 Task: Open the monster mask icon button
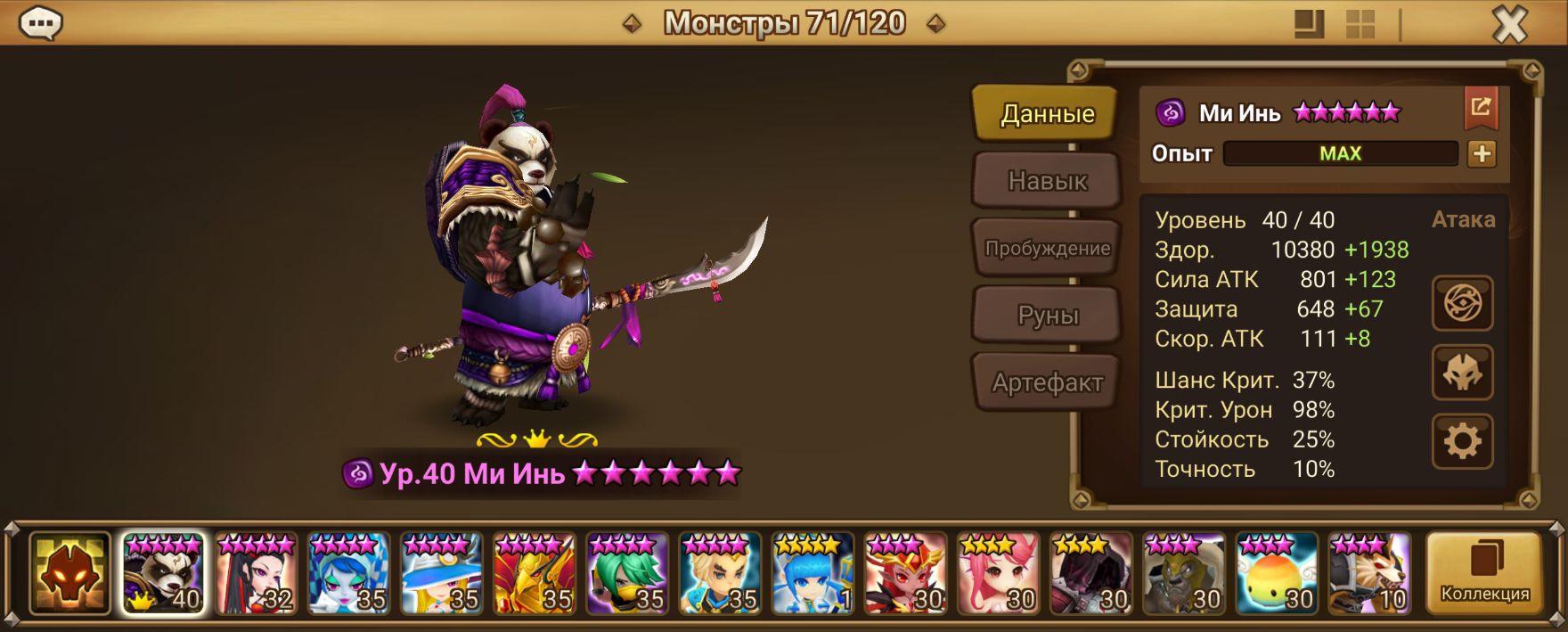pos(1462,373)
